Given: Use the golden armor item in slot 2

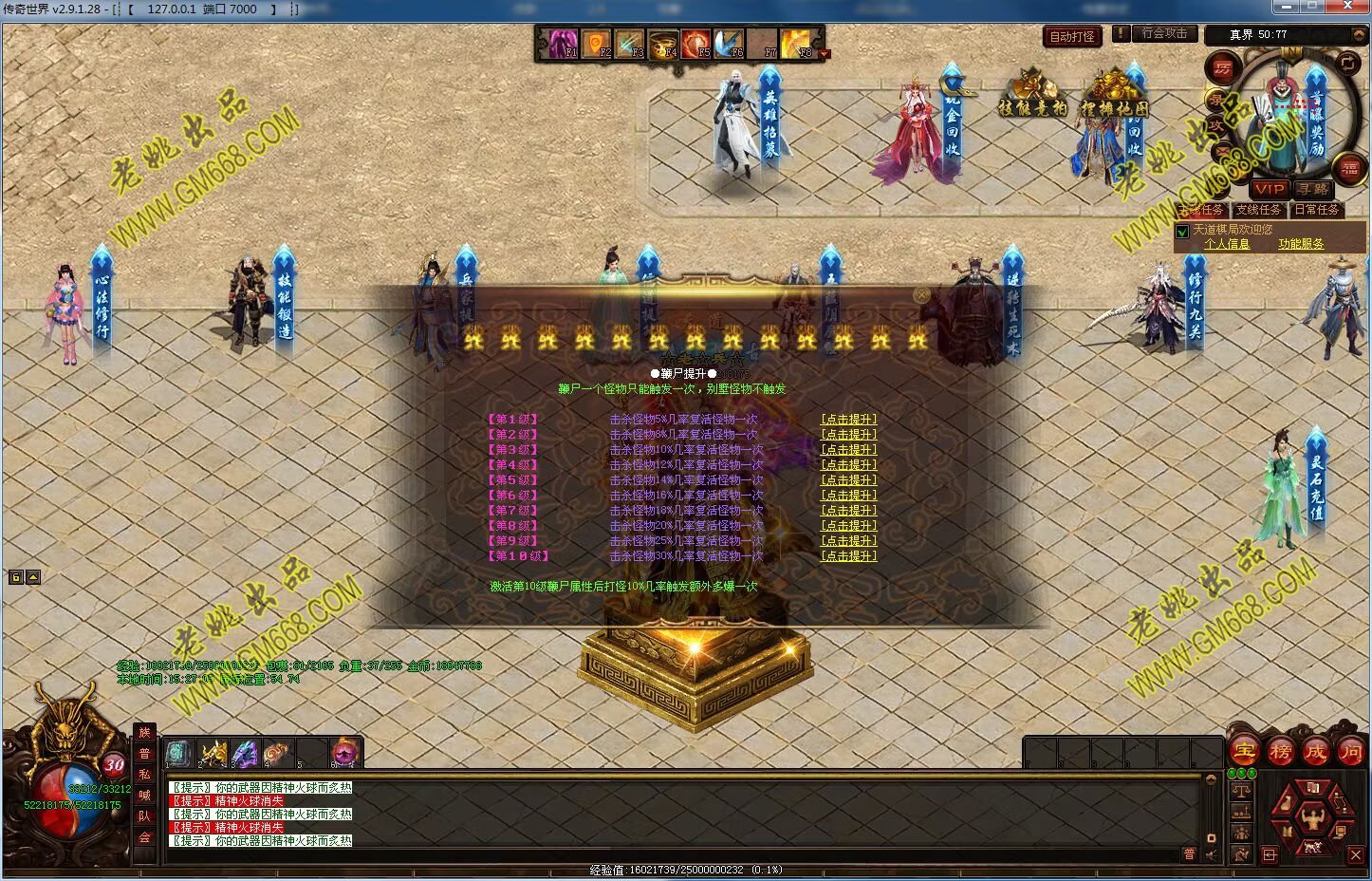Looking at the screenshot, I should pyautogui.click(x=213, y=753).
